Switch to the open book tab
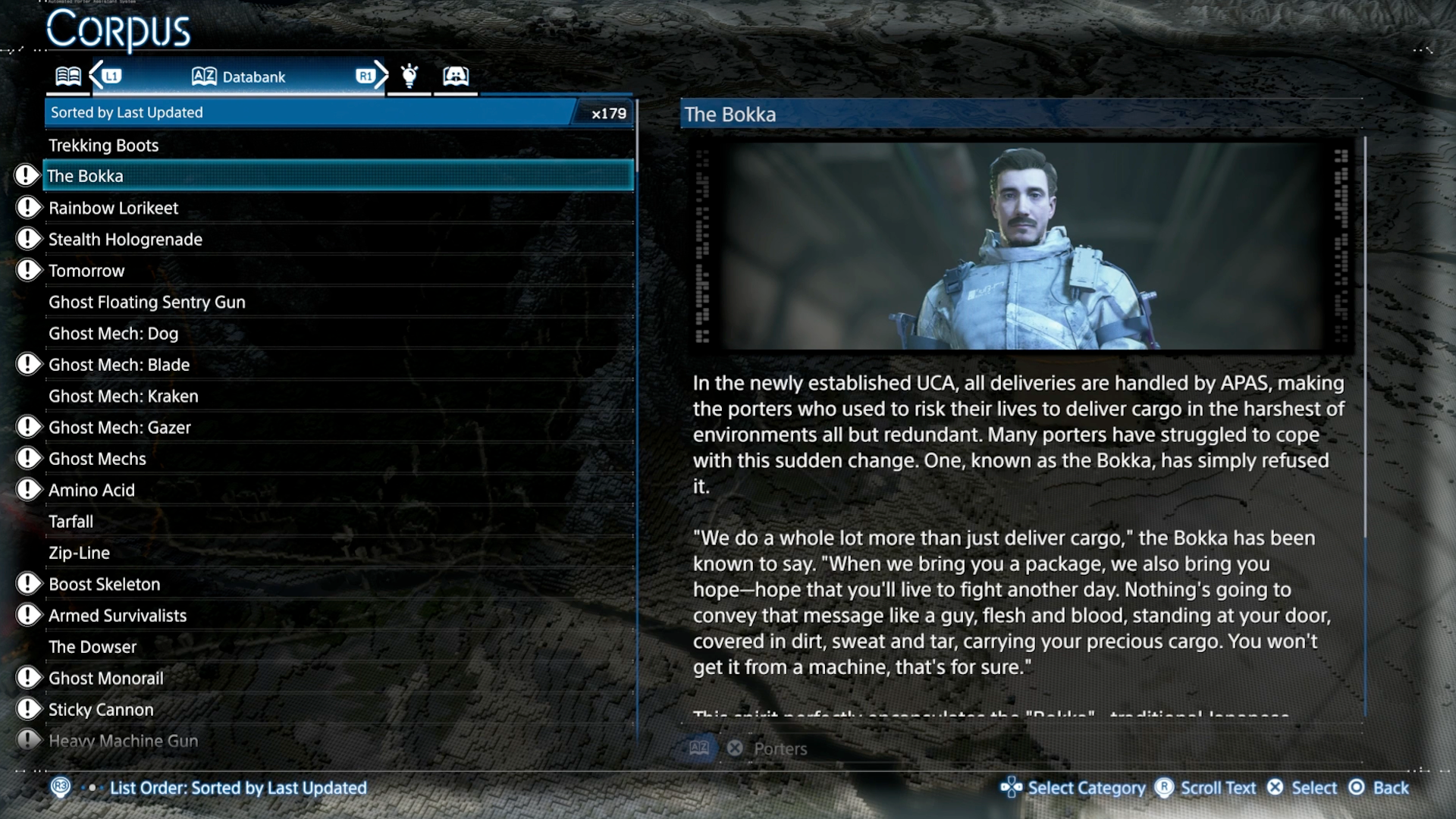1456x819 pixels. (x=68, y=77)
